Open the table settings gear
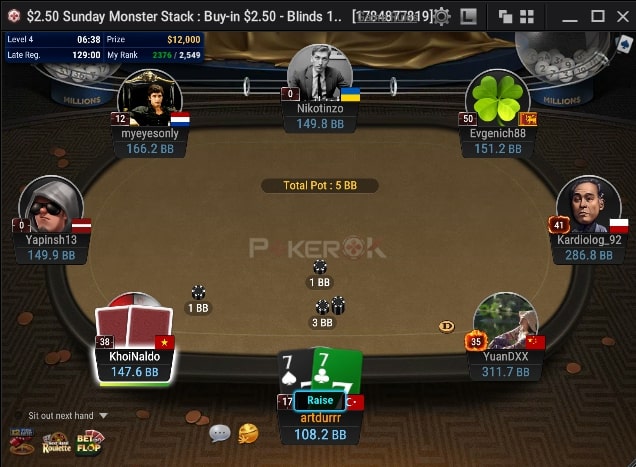This screenshot has height=467, width=636. click(x=441, y=16)
